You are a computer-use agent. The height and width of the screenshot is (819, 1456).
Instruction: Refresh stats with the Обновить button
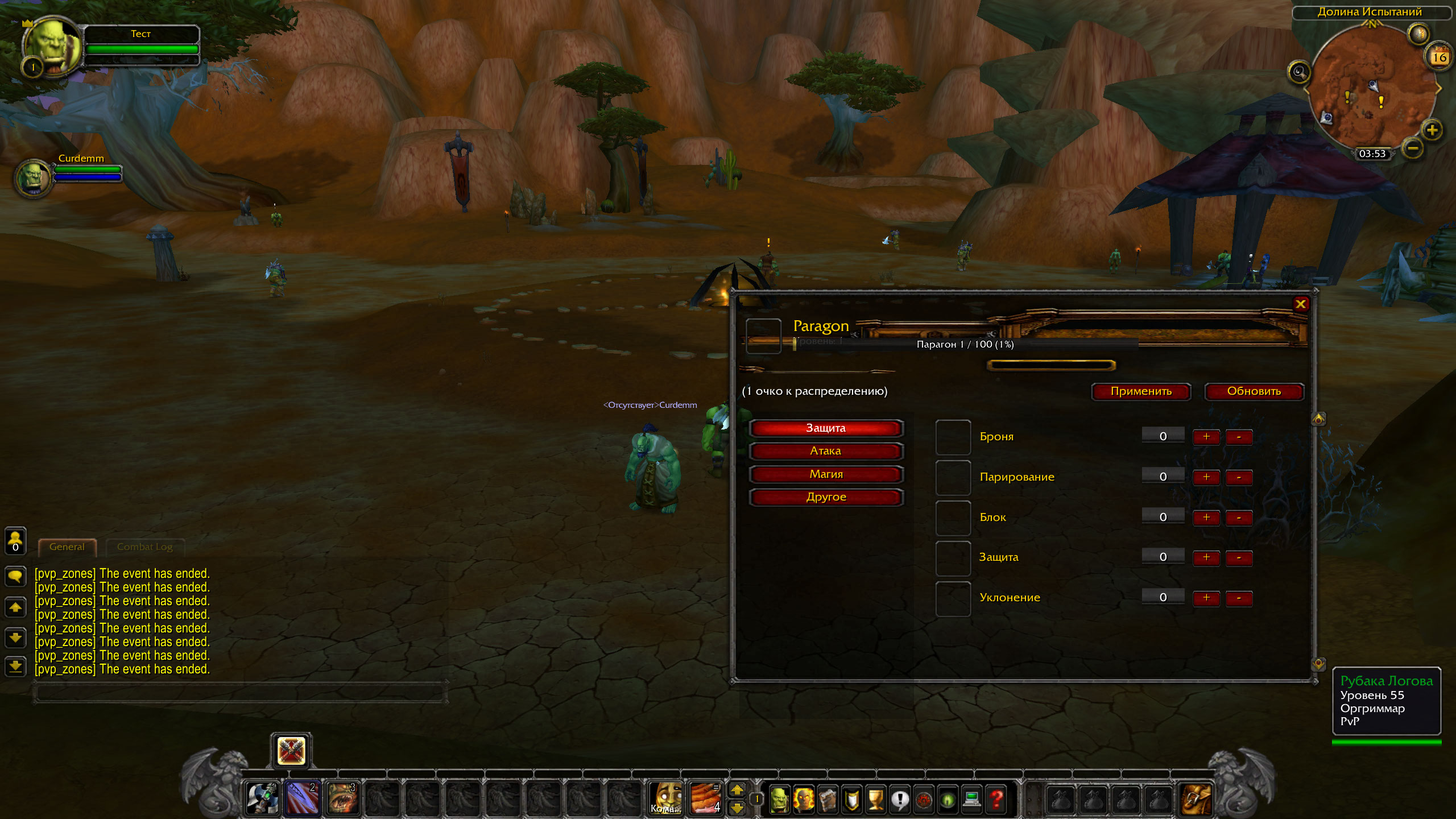coord(1254,391)
